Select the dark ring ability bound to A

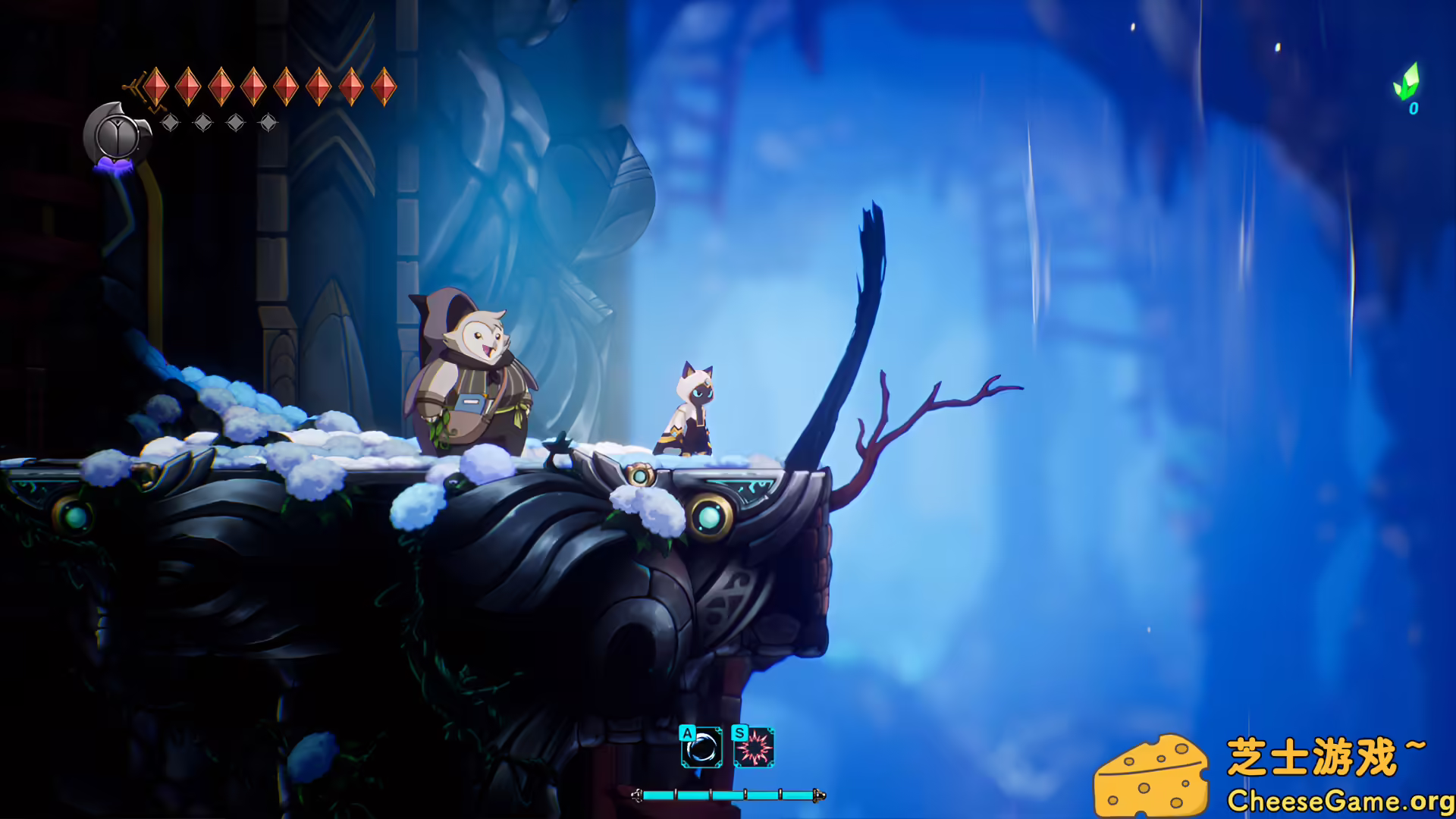point(701,748)
